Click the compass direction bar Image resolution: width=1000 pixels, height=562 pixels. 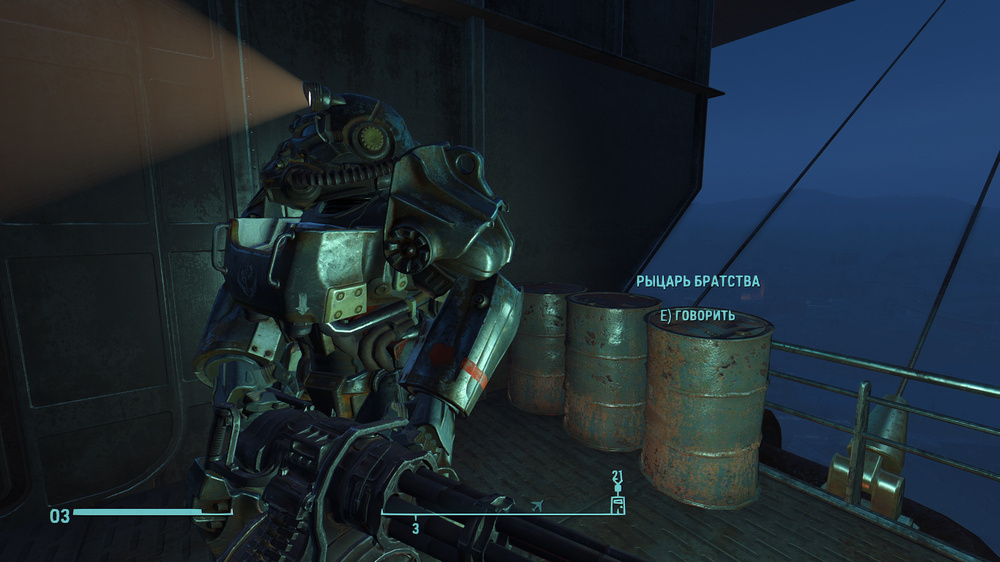pos(497,514)
